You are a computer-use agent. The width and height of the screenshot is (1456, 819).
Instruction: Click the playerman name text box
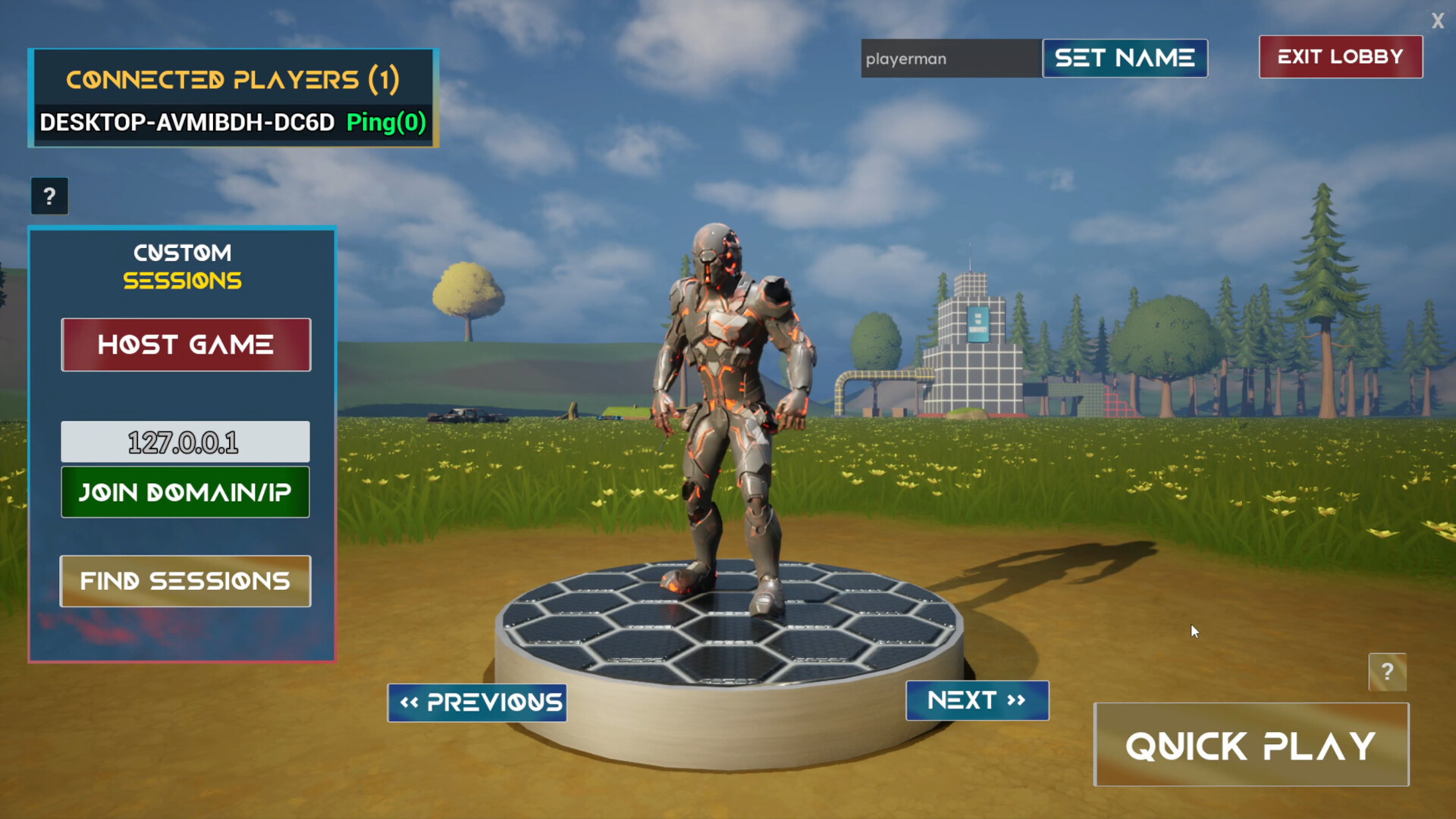point(949,58)
